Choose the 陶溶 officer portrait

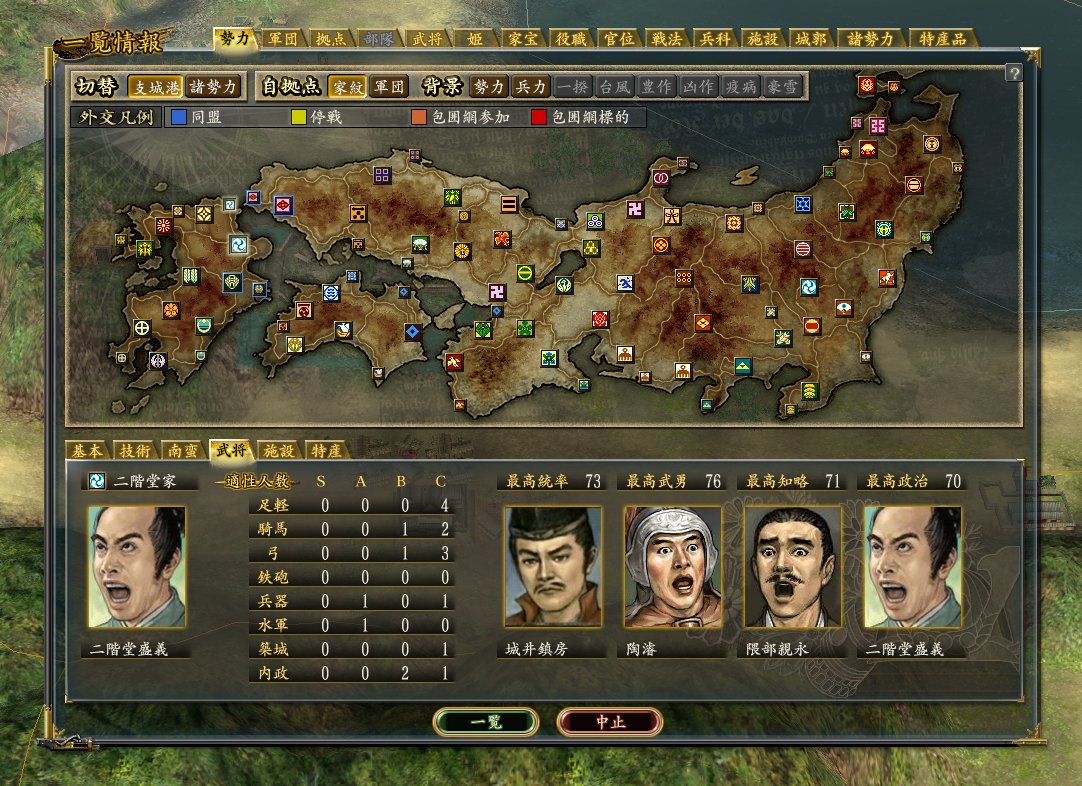point(672,567)
